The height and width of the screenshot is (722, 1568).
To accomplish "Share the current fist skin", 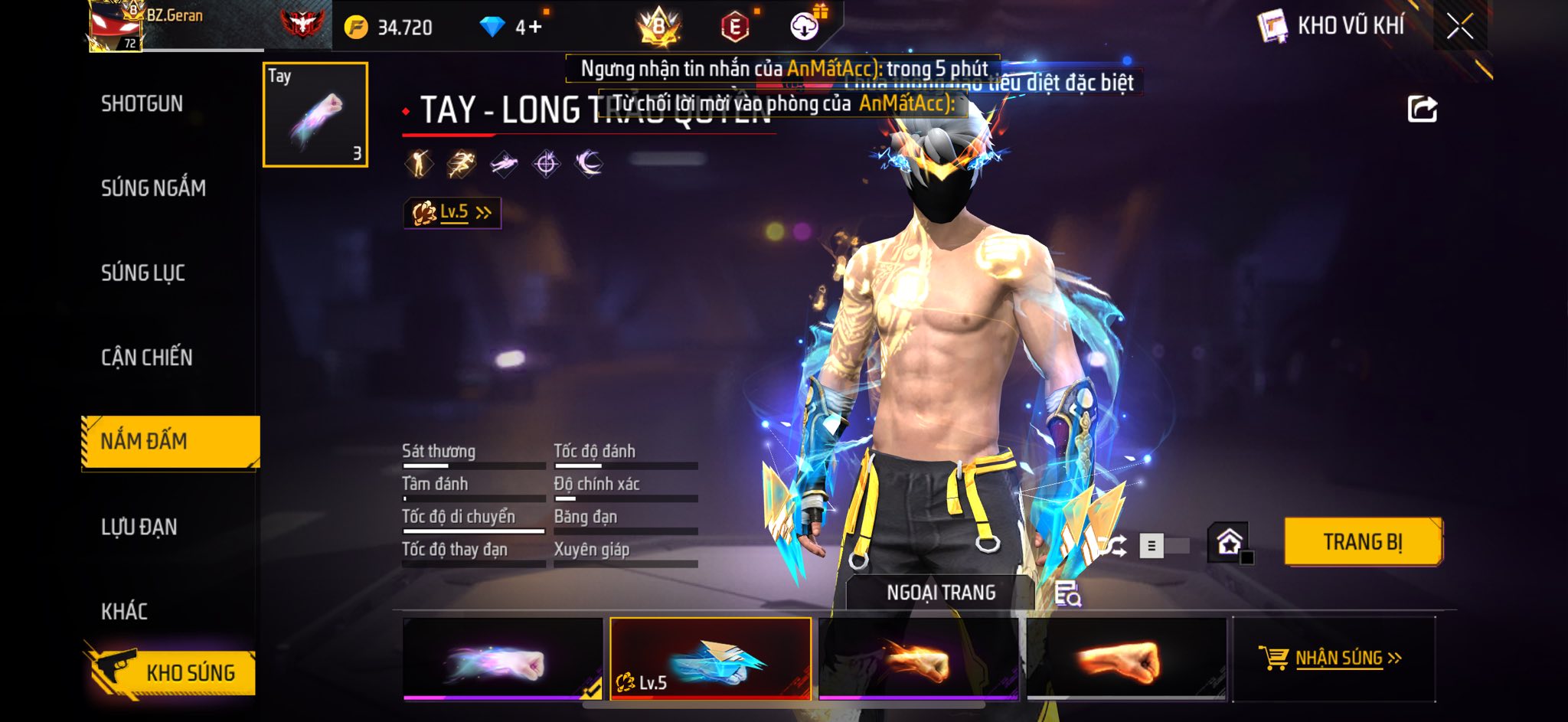I will (1423, 109).
